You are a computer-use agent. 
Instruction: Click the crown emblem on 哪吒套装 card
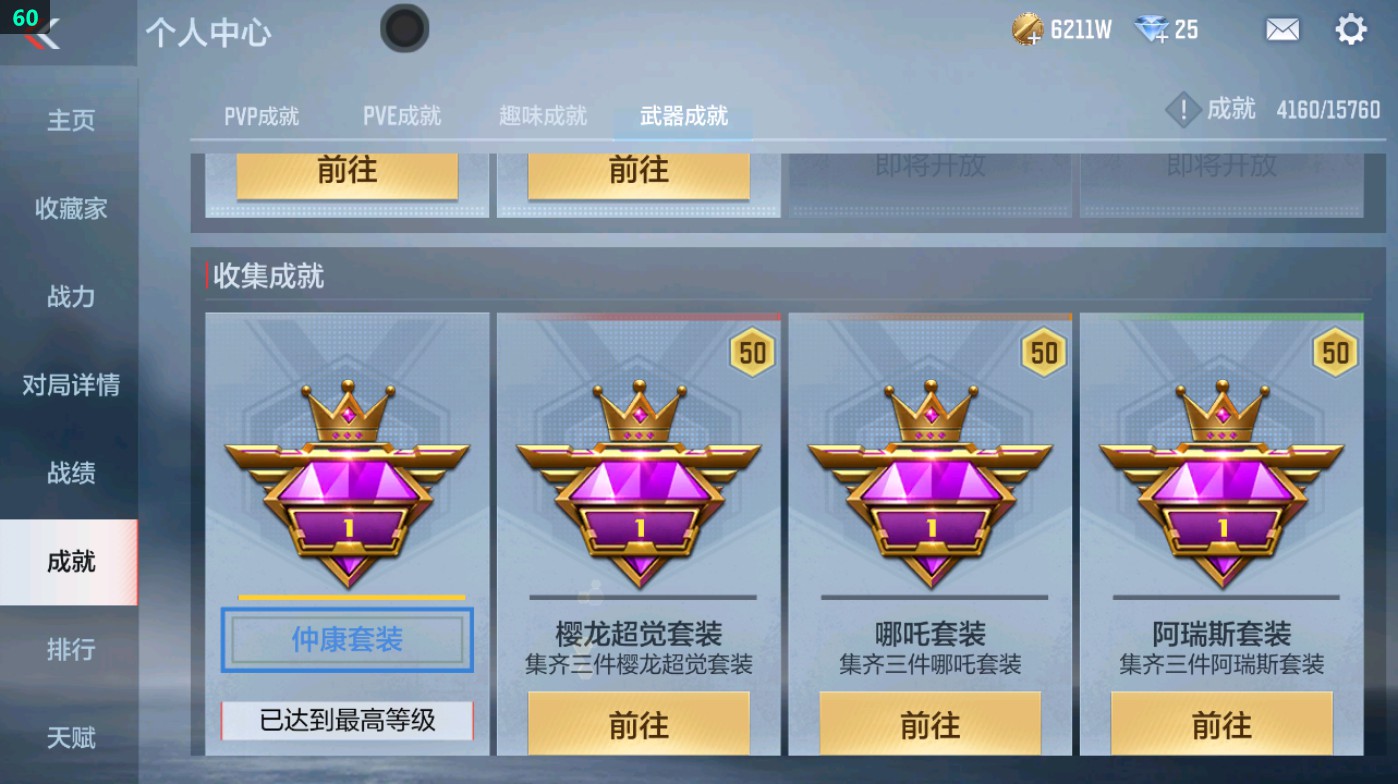[x=930, y=412]
